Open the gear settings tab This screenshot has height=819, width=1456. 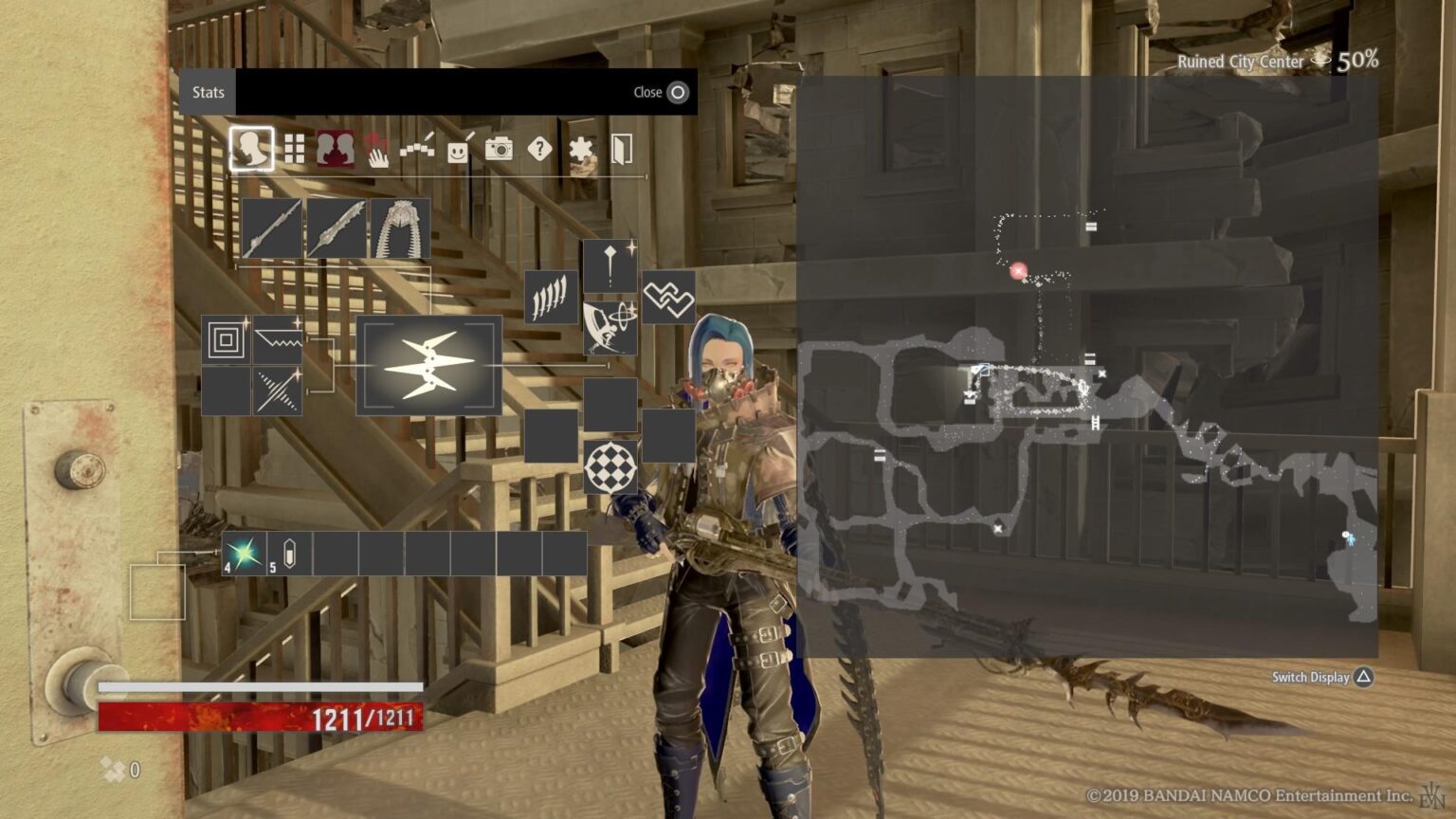pyautogui.click(x=580, y=149)
